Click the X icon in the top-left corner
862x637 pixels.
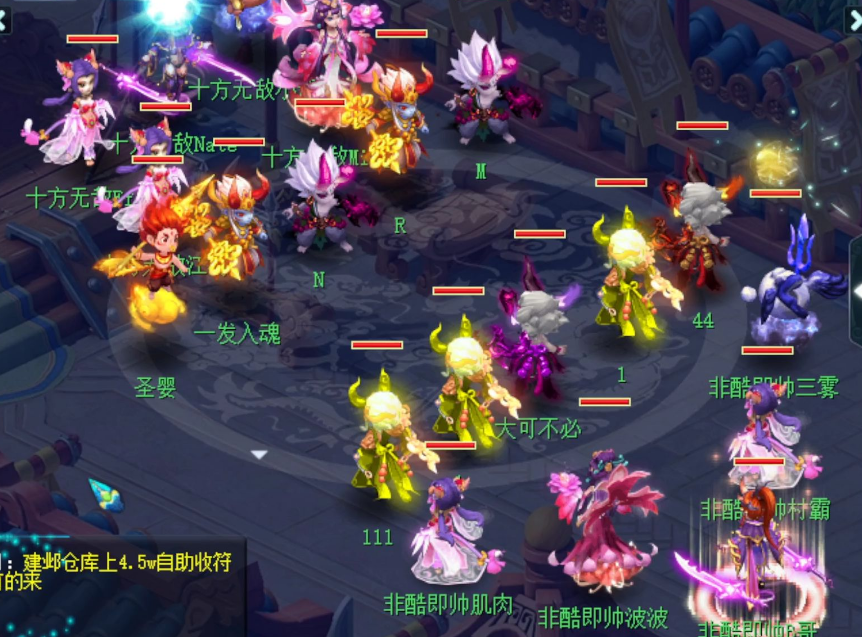coord(5,17)
